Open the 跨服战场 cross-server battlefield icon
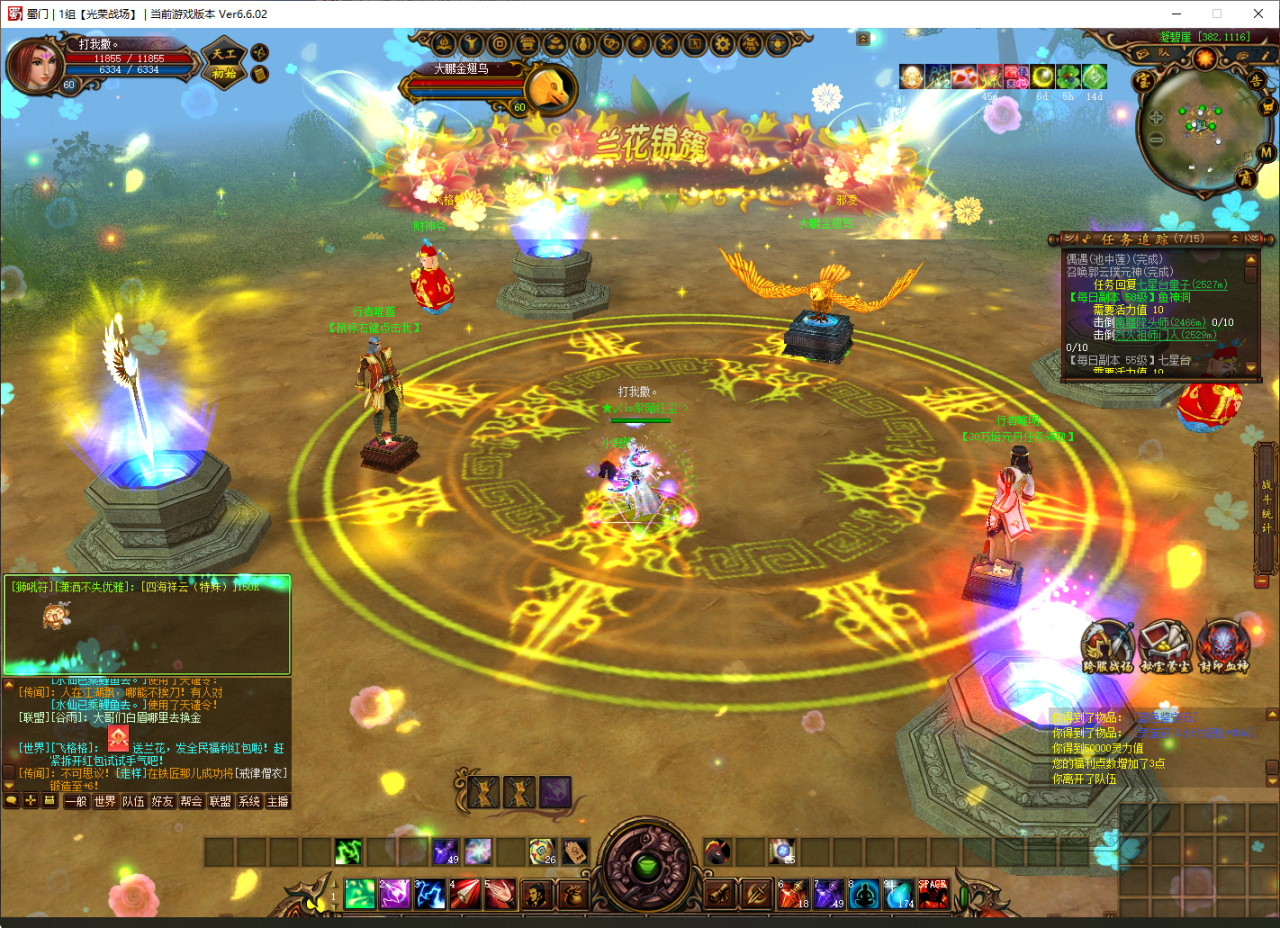Screen dimensions: 1280x928 tap(1107, 646)
